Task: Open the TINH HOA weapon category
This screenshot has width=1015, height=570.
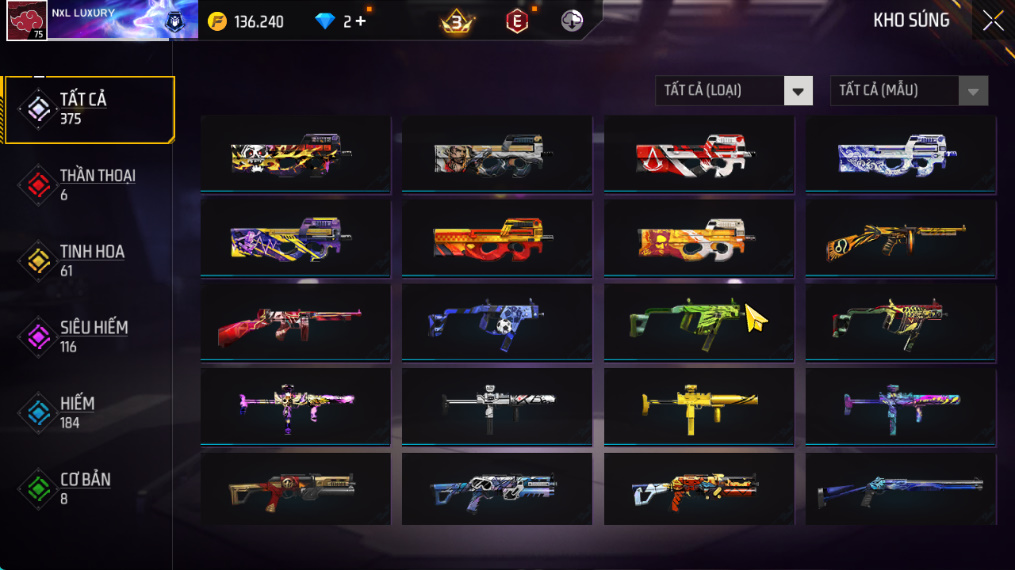Action: coord(88,260)
